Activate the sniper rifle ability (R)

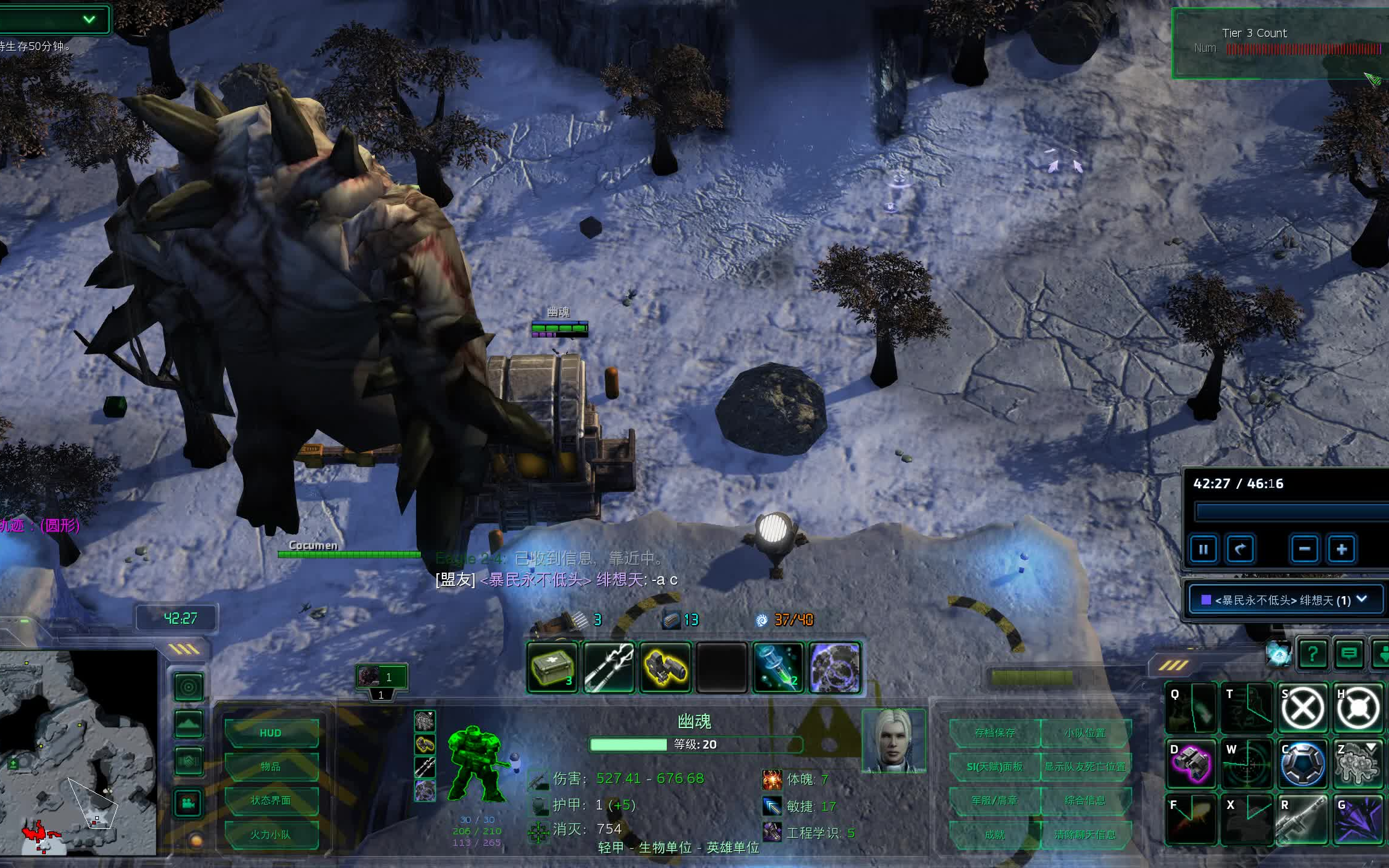(x=1302, y=819)
